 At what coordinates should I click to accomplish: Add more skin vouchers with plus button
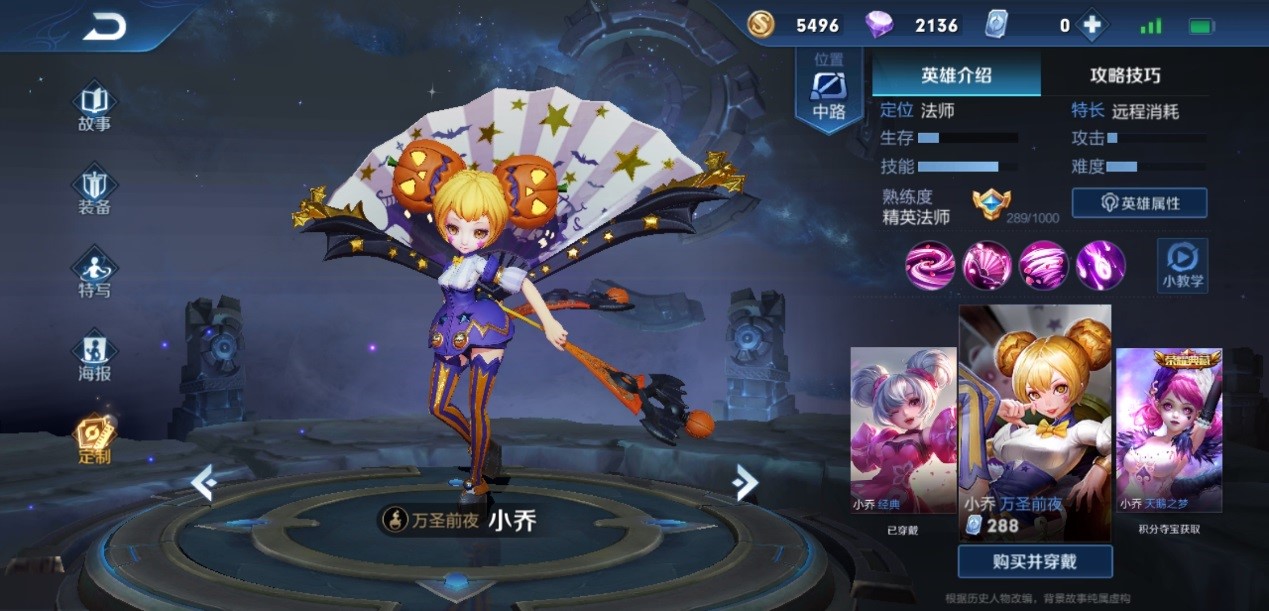tap(1092, 26)
